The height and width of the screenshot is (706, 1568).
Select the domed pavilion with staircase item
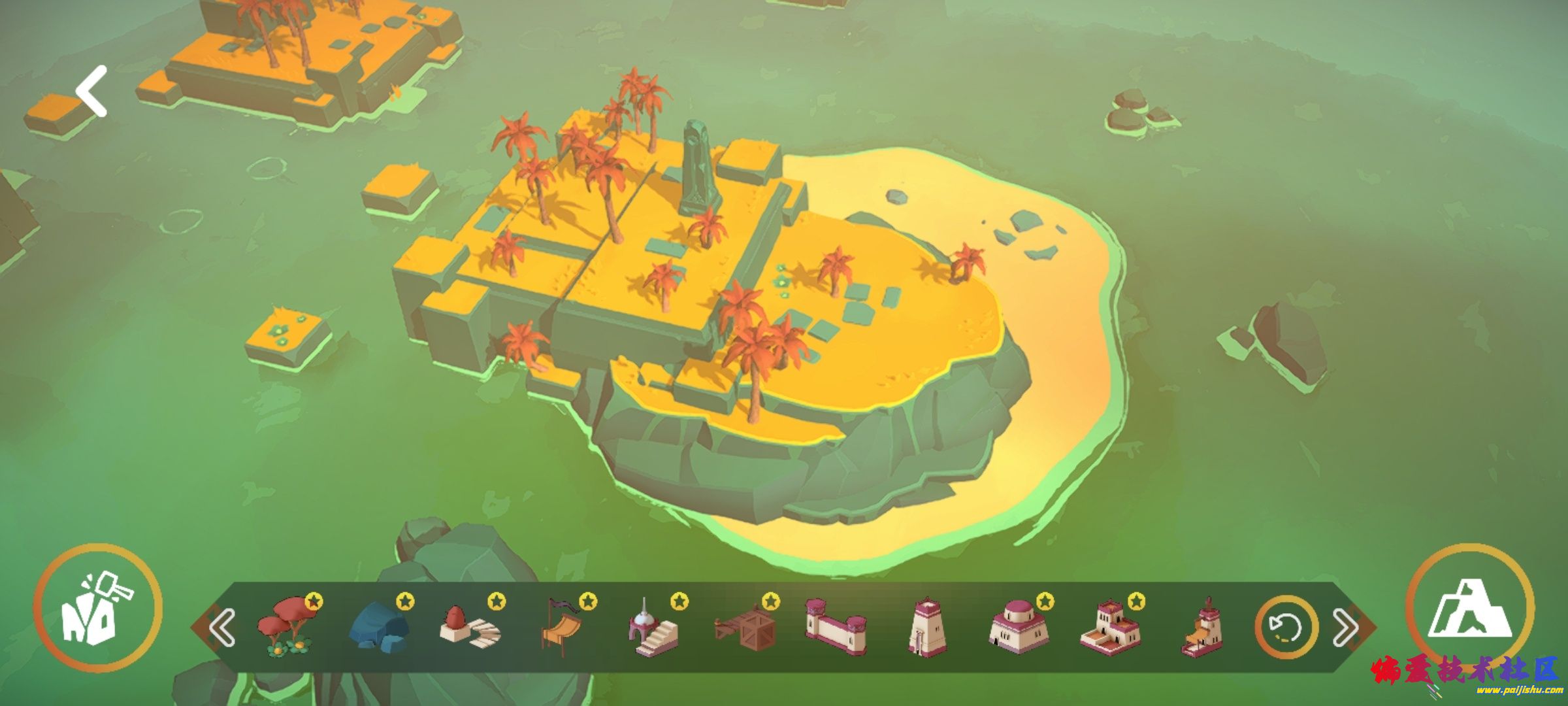tap(653, 629)
